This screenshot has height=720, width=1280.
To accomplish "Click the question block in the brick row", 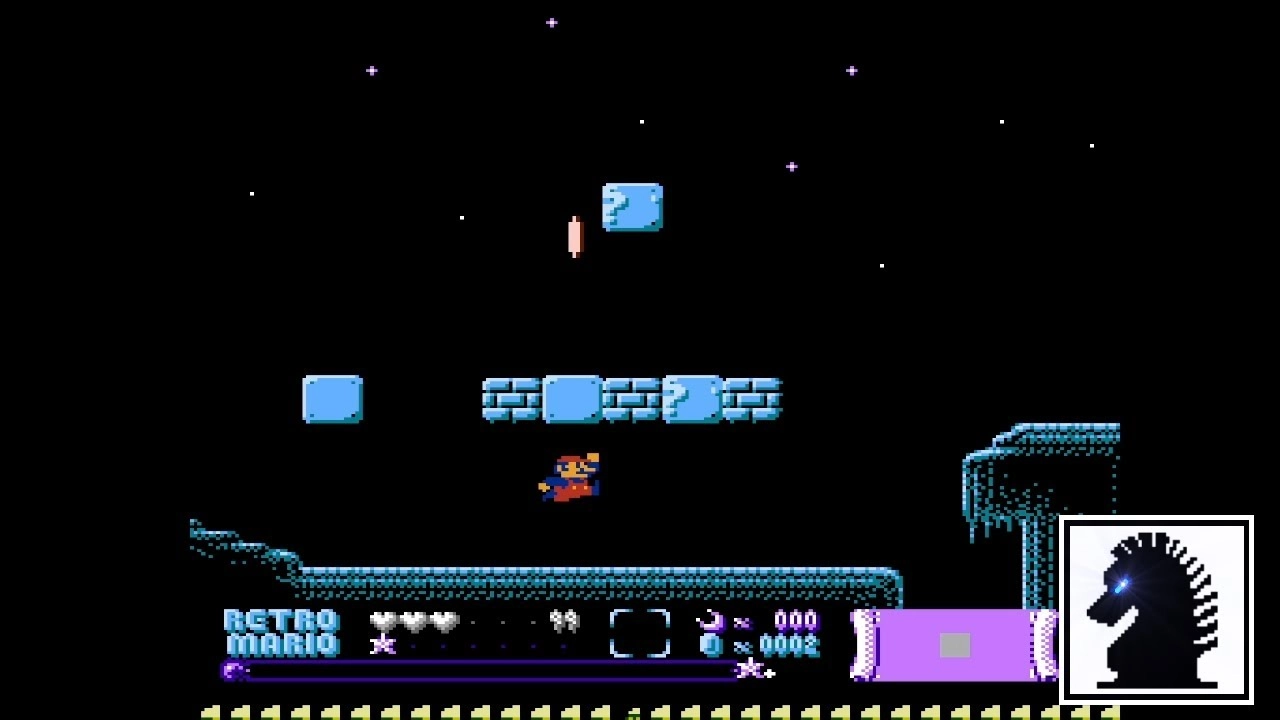I will point(690,397).
